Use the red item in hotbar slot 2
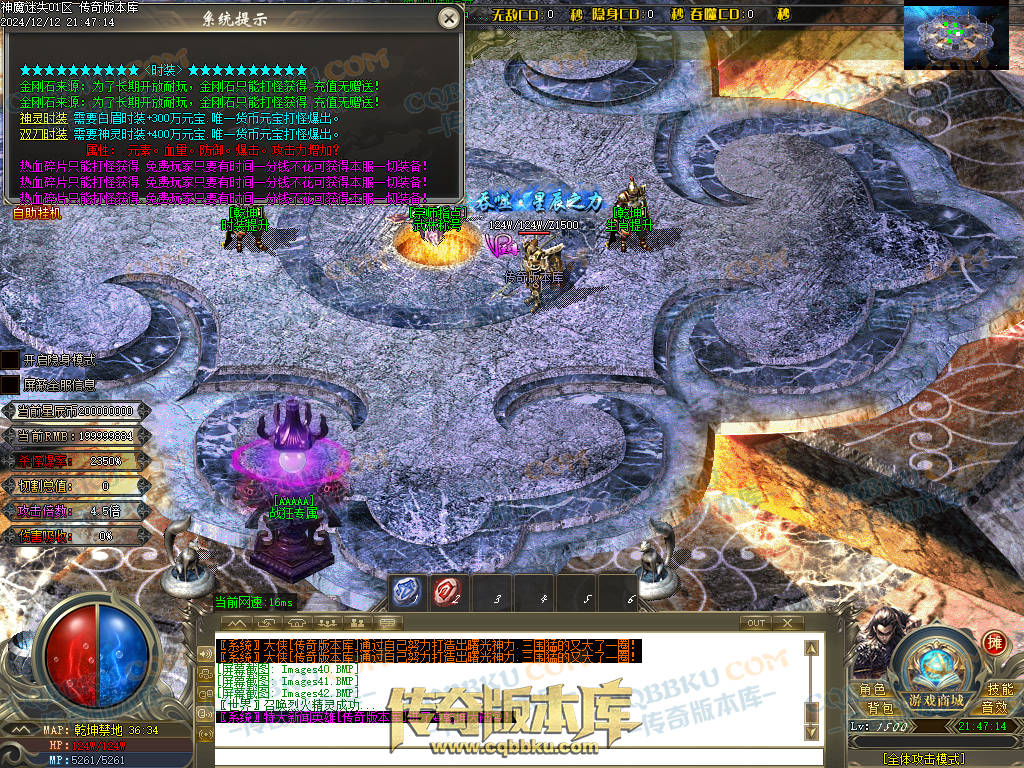This screenshot has width=1024, height=768. tap(447, 592)
